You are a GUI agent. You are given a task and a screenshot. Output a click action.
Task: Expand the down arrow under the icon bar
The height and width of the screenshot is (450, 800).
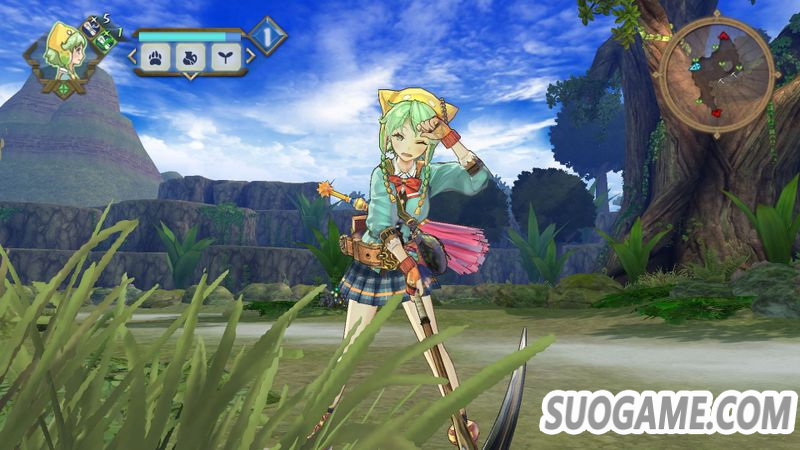coord(191,77)
